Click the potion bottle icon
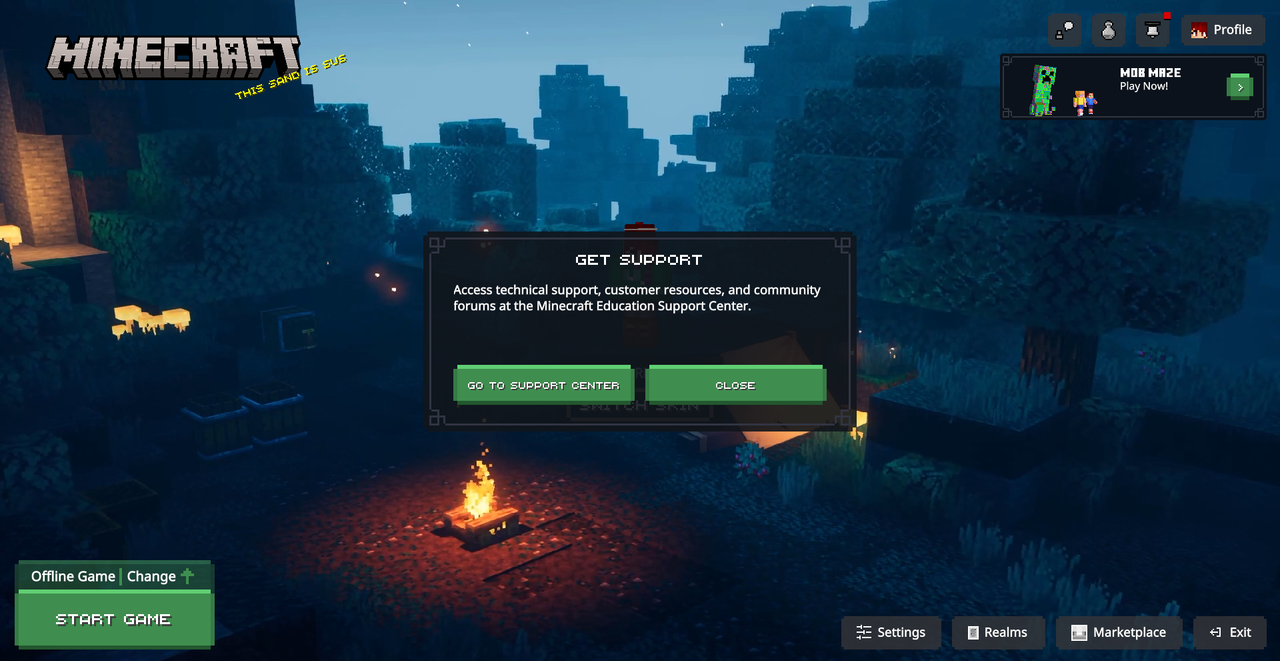This screenshot has width=1280, height=661. [1108, 30]
